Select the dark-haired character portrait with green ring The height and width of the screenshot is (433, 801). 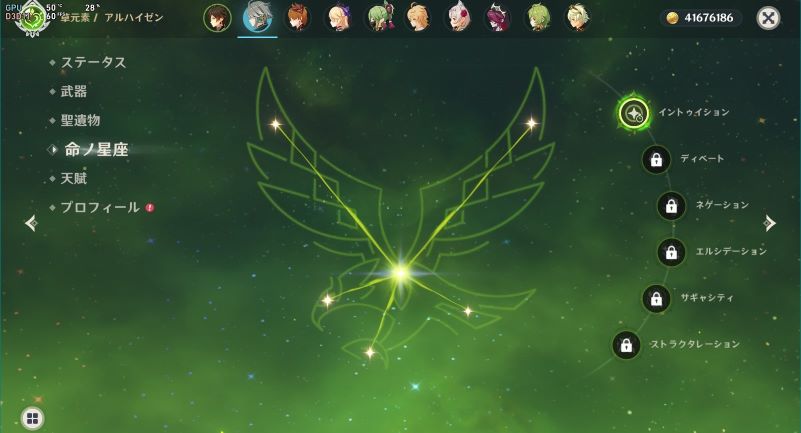(x=217, y=18)
